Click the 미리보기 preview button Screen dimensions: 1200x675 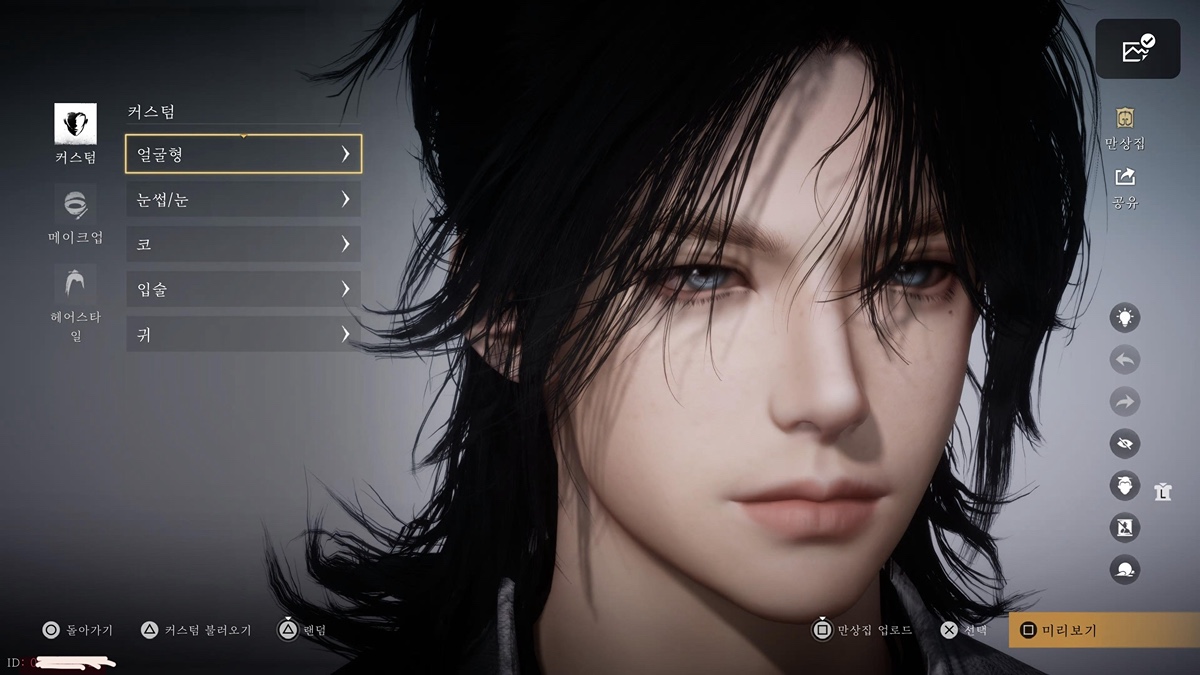point(1104,630)
